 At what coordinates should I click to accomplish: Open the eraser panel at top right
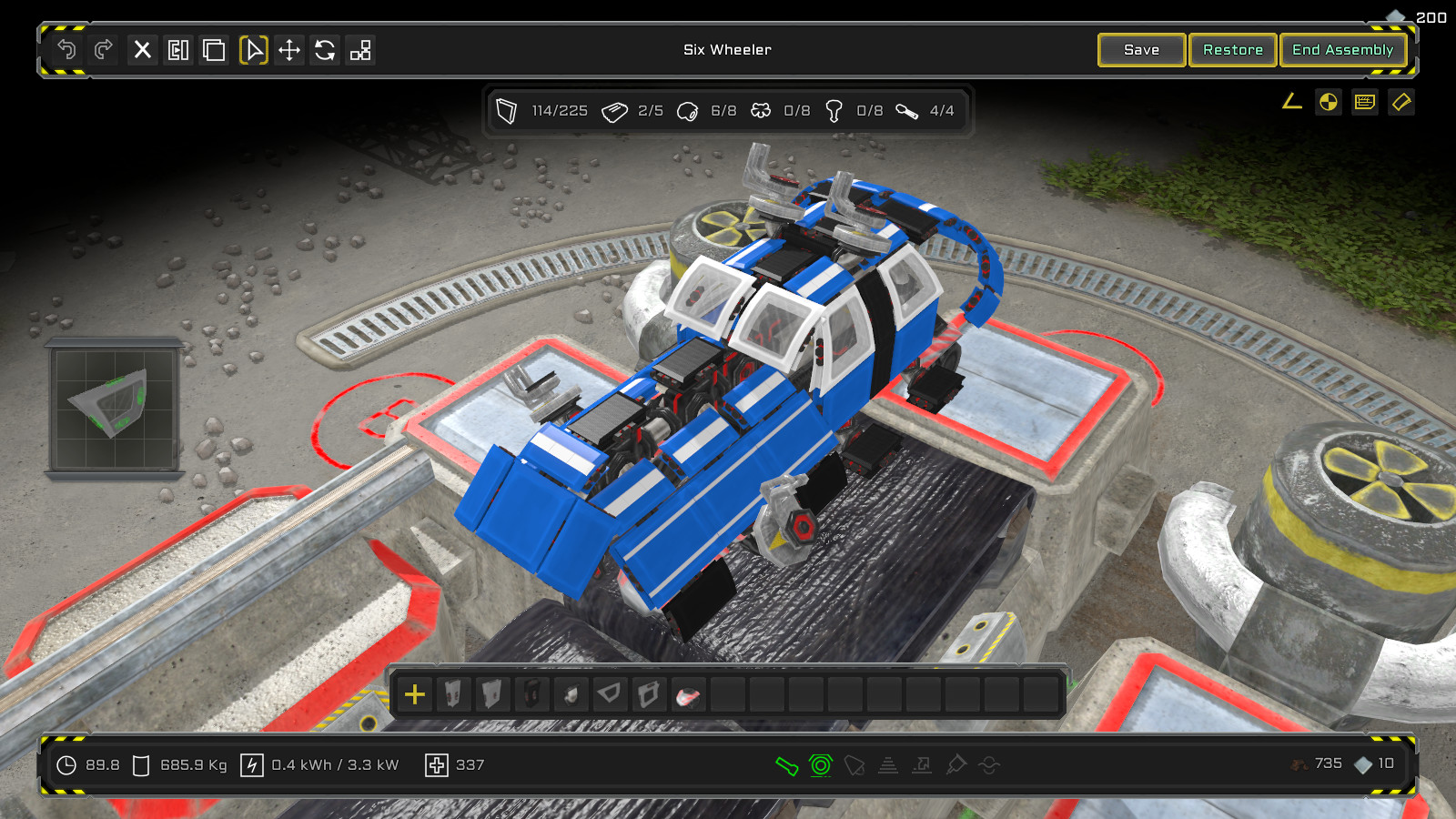pos(1401,102)
